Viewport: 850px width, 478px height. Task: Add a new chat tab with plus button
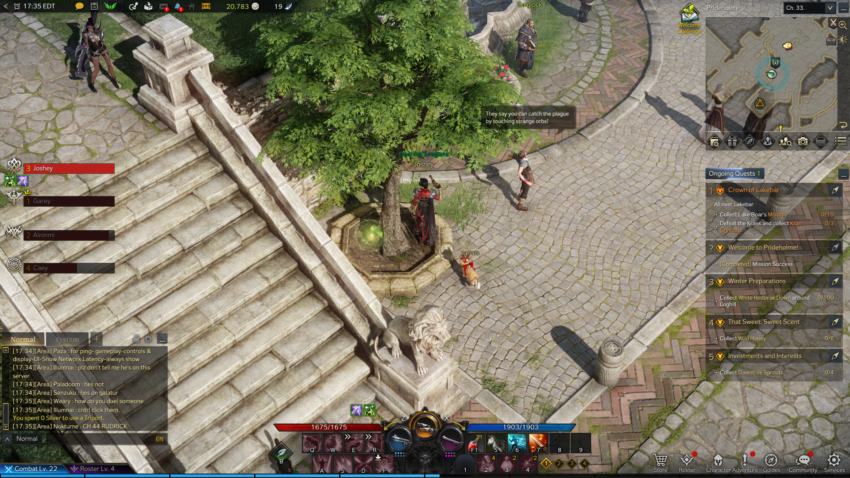97,339
